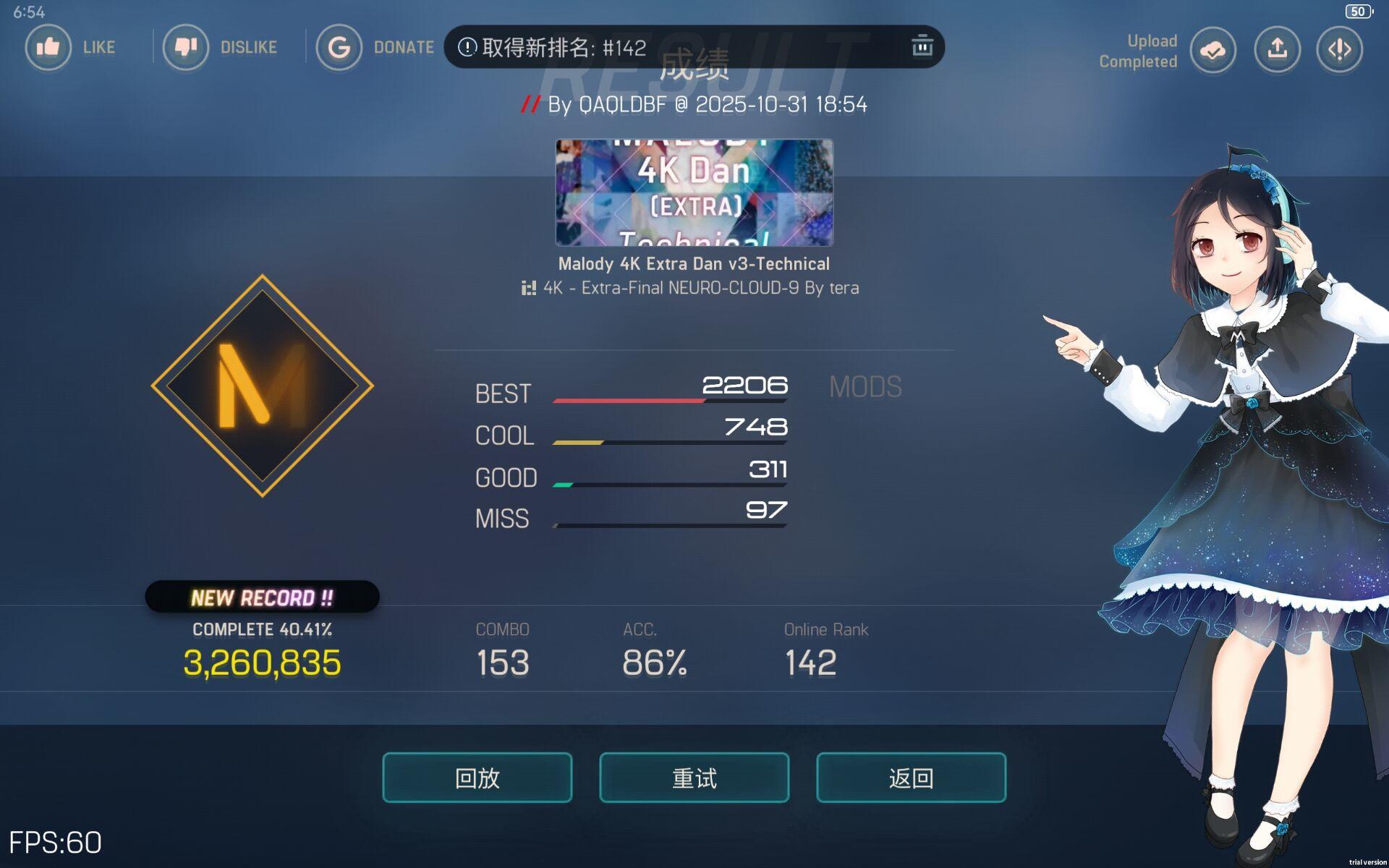Image resolution: width=1389 pixels, height=868 pixels.
Task: Click the thumbs-up Like icon
Action: coord(48,48)
